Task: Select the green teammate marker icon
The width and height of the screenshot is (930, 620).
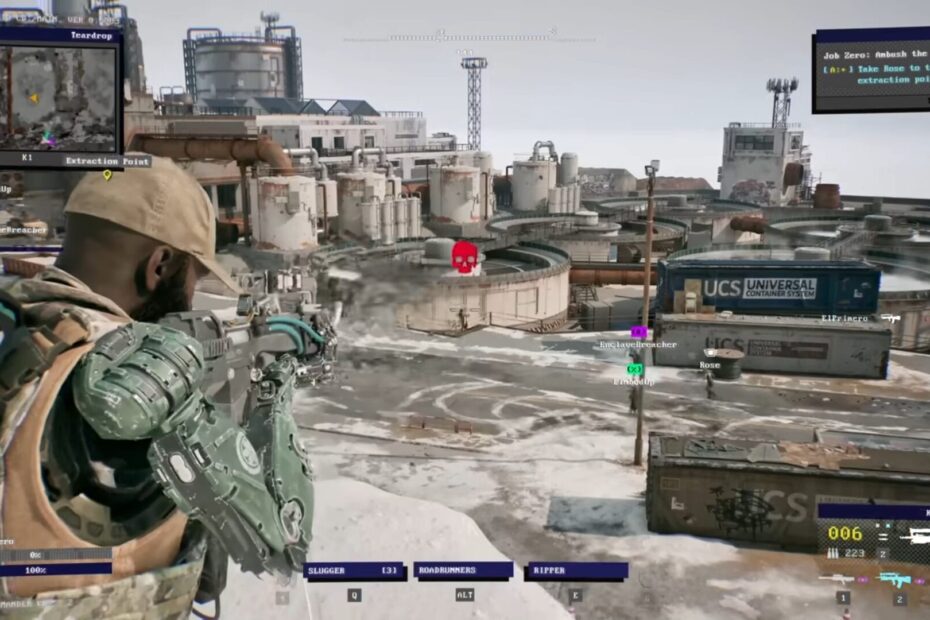Action: pos(634,369)
